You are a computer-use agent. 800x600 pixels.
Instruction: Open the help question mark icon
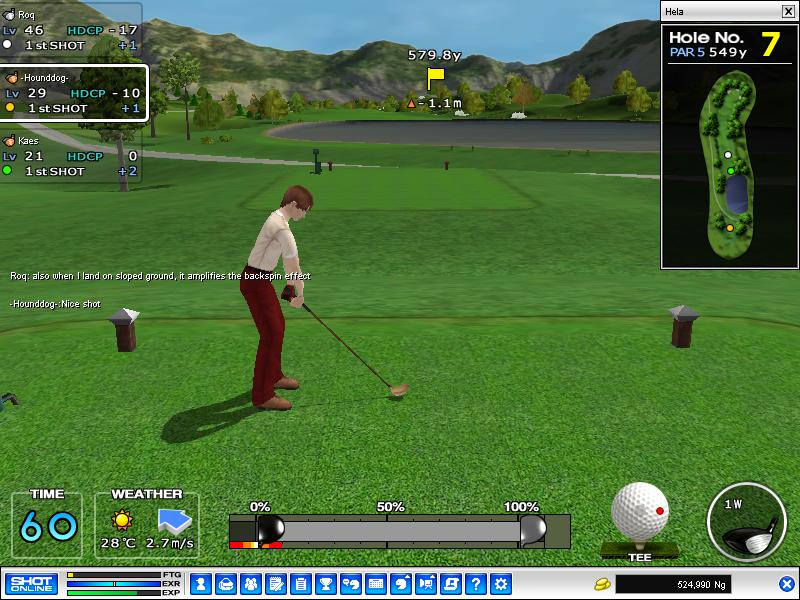[476, 584]
